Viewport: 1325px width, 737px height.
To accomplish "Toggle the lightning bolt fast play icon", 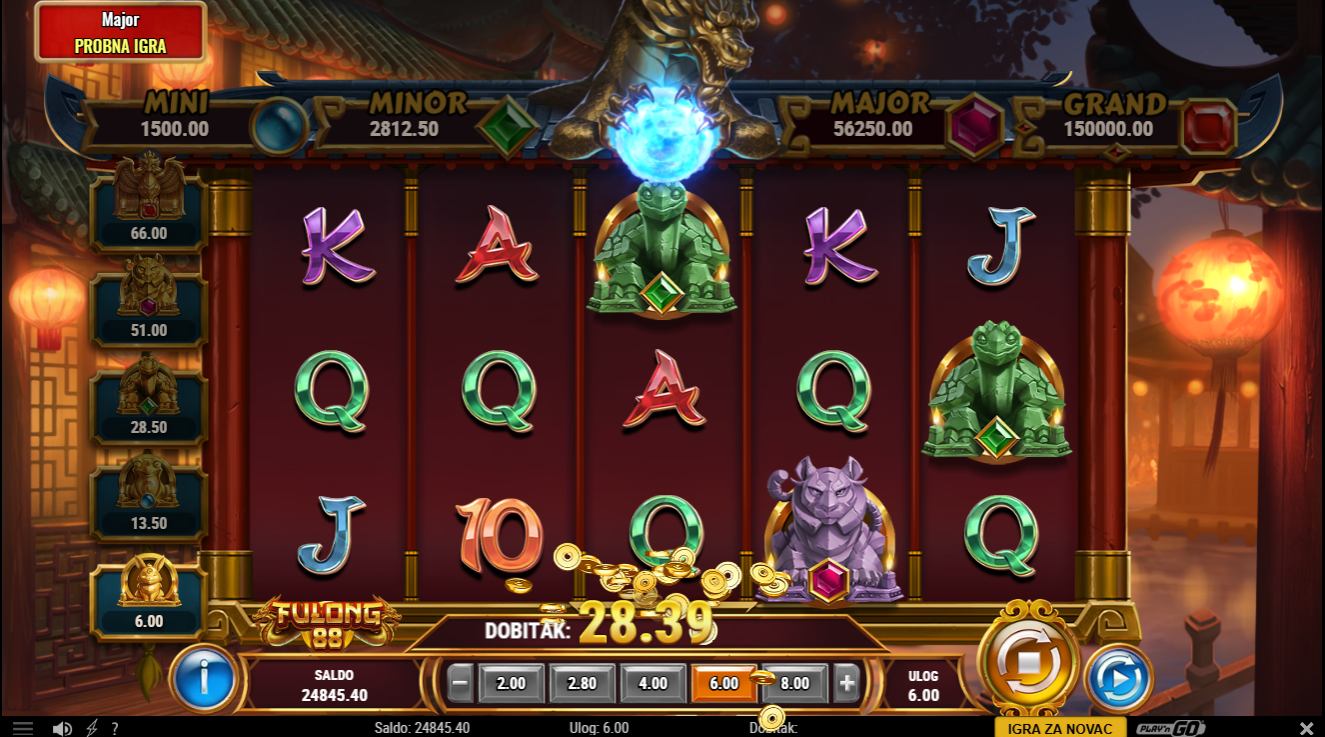I will (92, 728).
